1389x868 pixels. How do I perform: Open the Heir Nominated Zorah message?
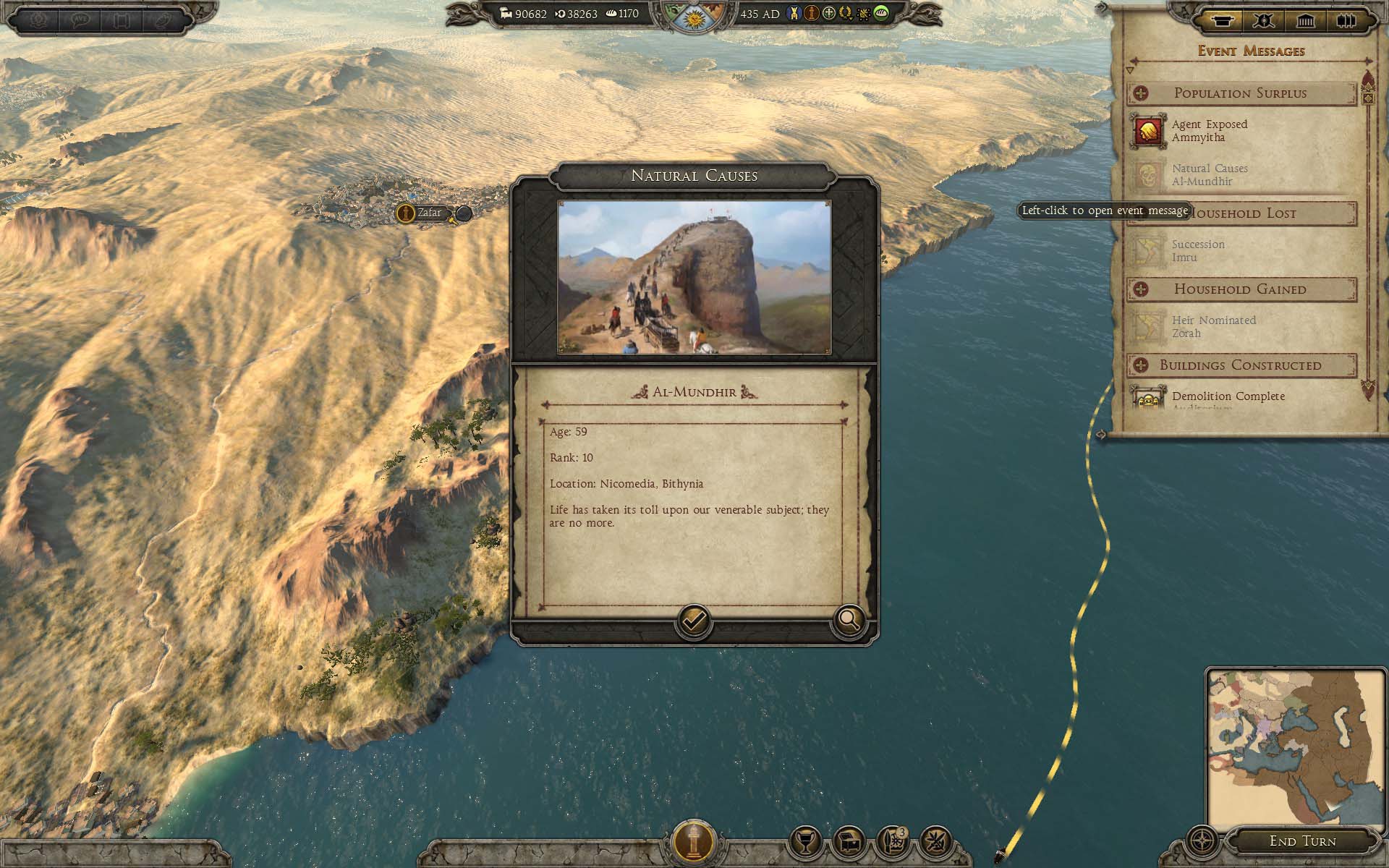(x=1213, y=327)
